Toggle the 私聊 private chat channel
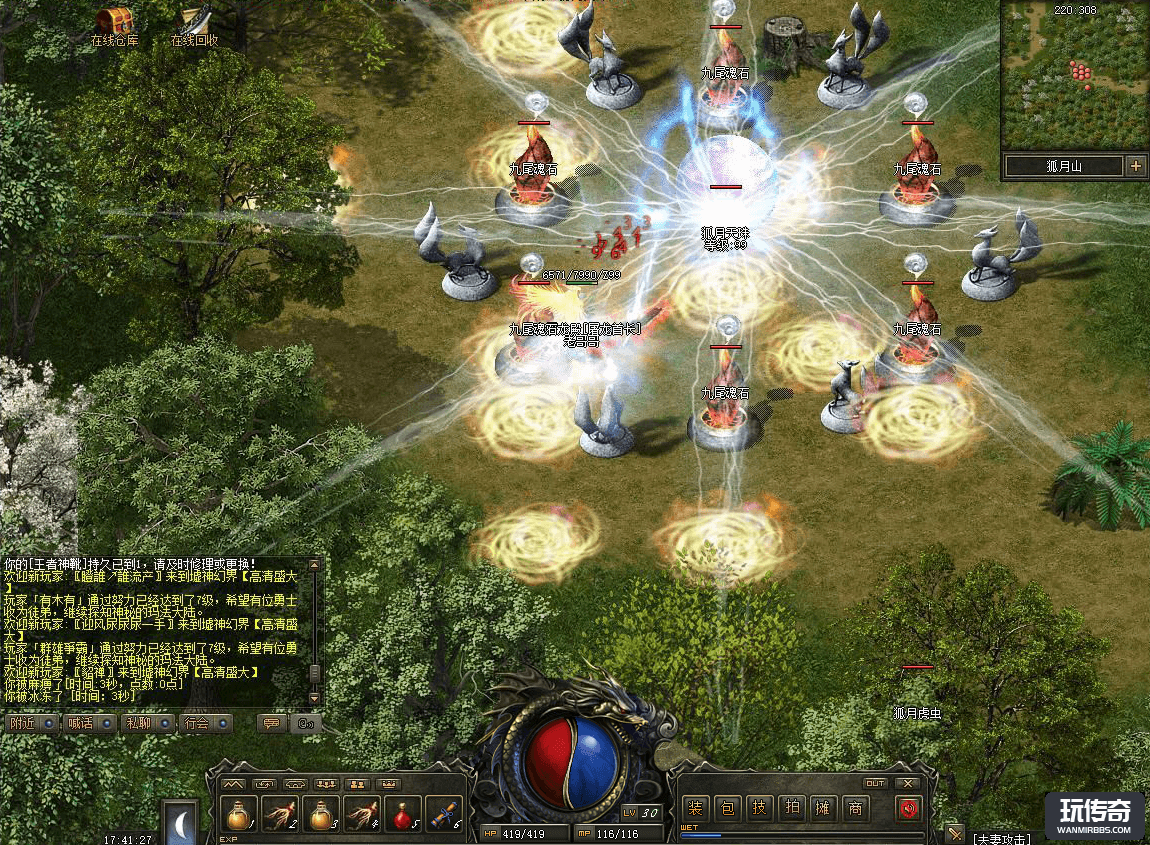The height and width of the screenshot is (845, 1150). point(149,723)
